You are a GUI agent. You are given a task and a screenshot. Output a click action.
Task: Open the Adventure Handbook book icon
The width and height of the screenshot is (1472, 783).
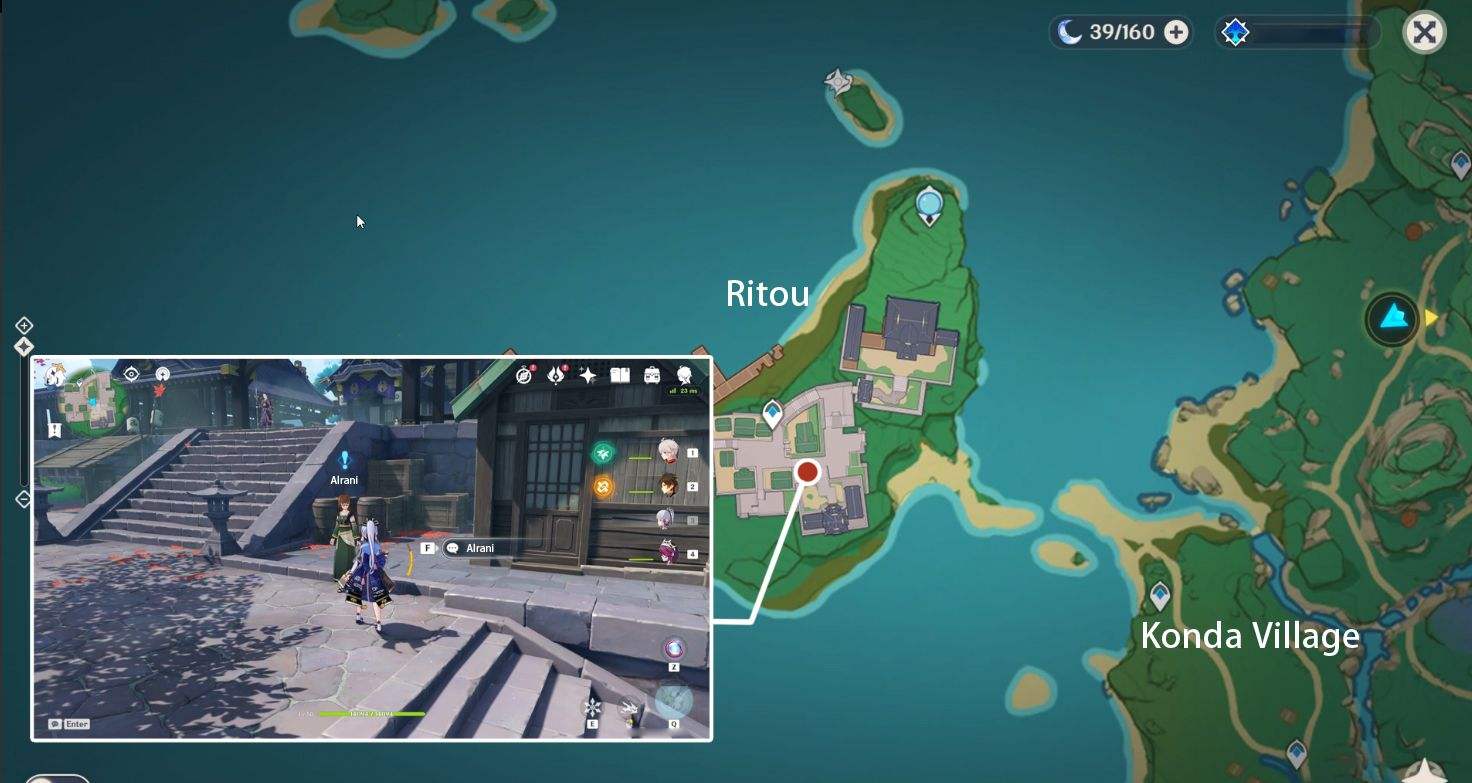[620, 375]
